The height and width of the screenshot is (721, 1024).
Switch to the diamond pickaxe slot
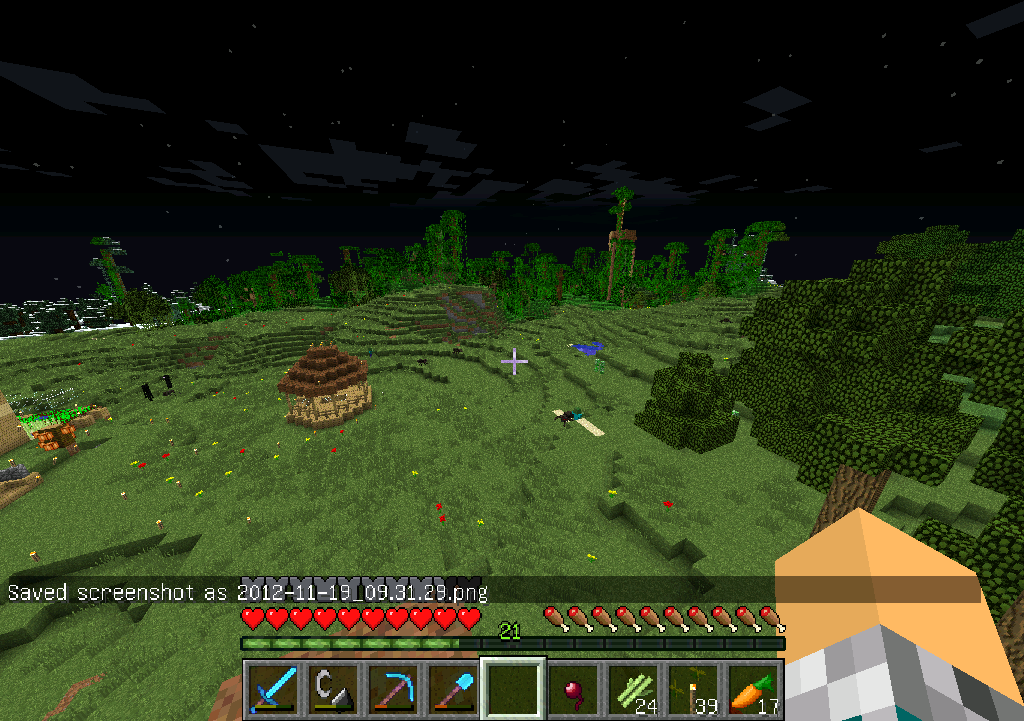pos(393,689)
